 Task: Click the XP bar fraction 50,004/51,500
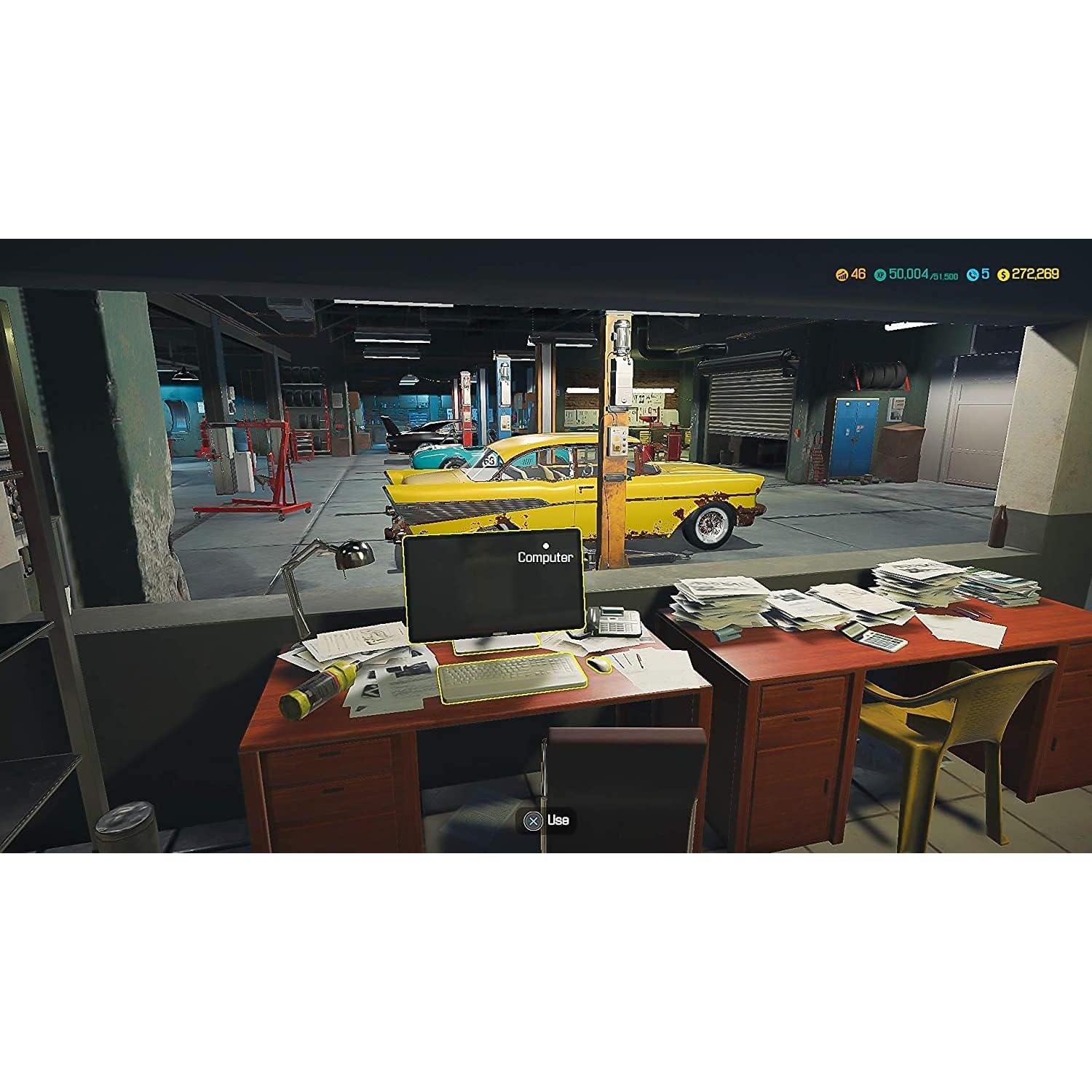click(x=925, y=275)
